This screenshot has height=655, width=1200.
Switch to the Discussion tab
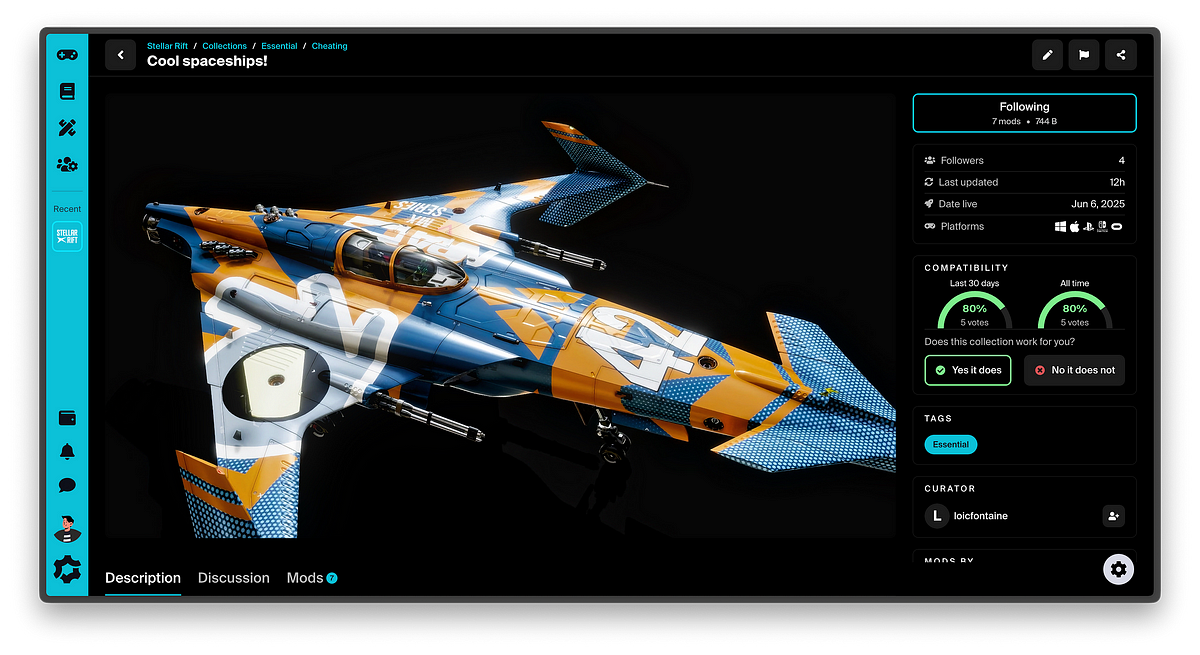tap(234, 578)
